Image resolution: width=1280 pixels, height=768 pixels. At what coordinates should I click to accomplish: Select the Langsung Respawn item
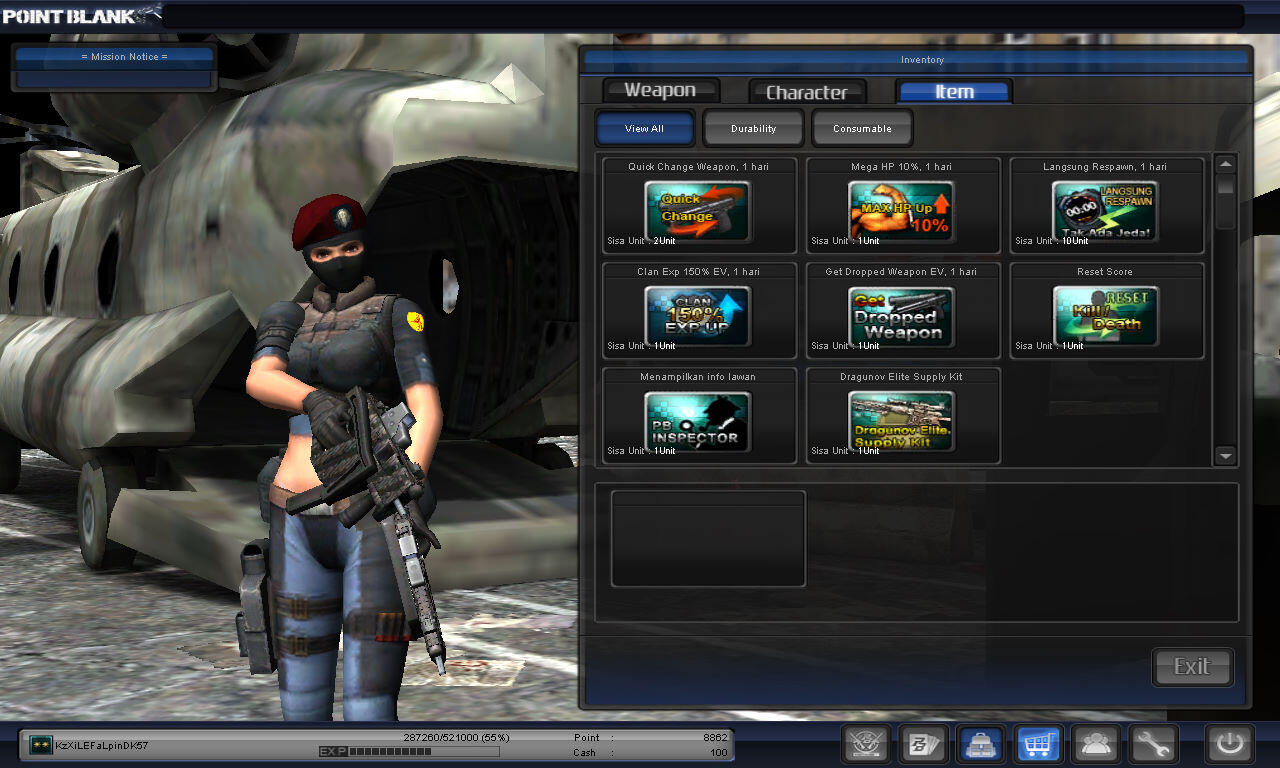click(x=1106, y=211)
